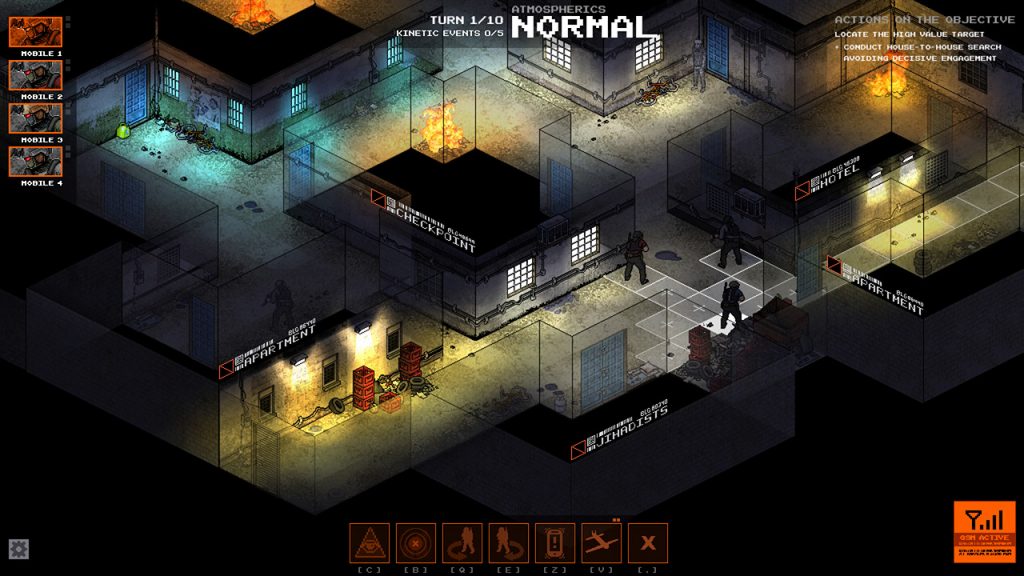Rotate the soldier counter-clockwise
Viewport: 1024px width, 576px height.
462,543
